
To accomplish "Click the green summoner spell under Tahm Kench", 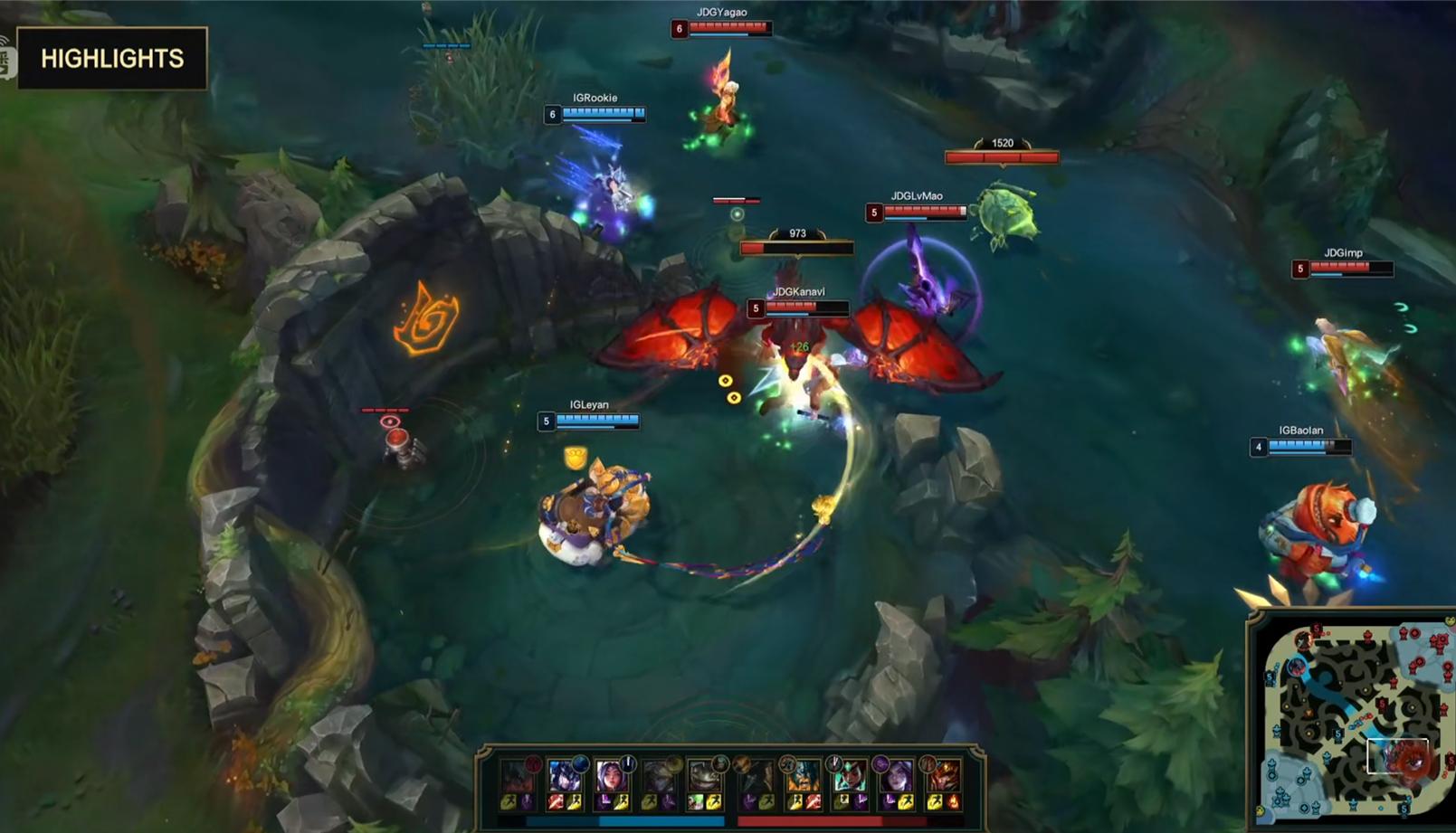I will tap(696, 802).
